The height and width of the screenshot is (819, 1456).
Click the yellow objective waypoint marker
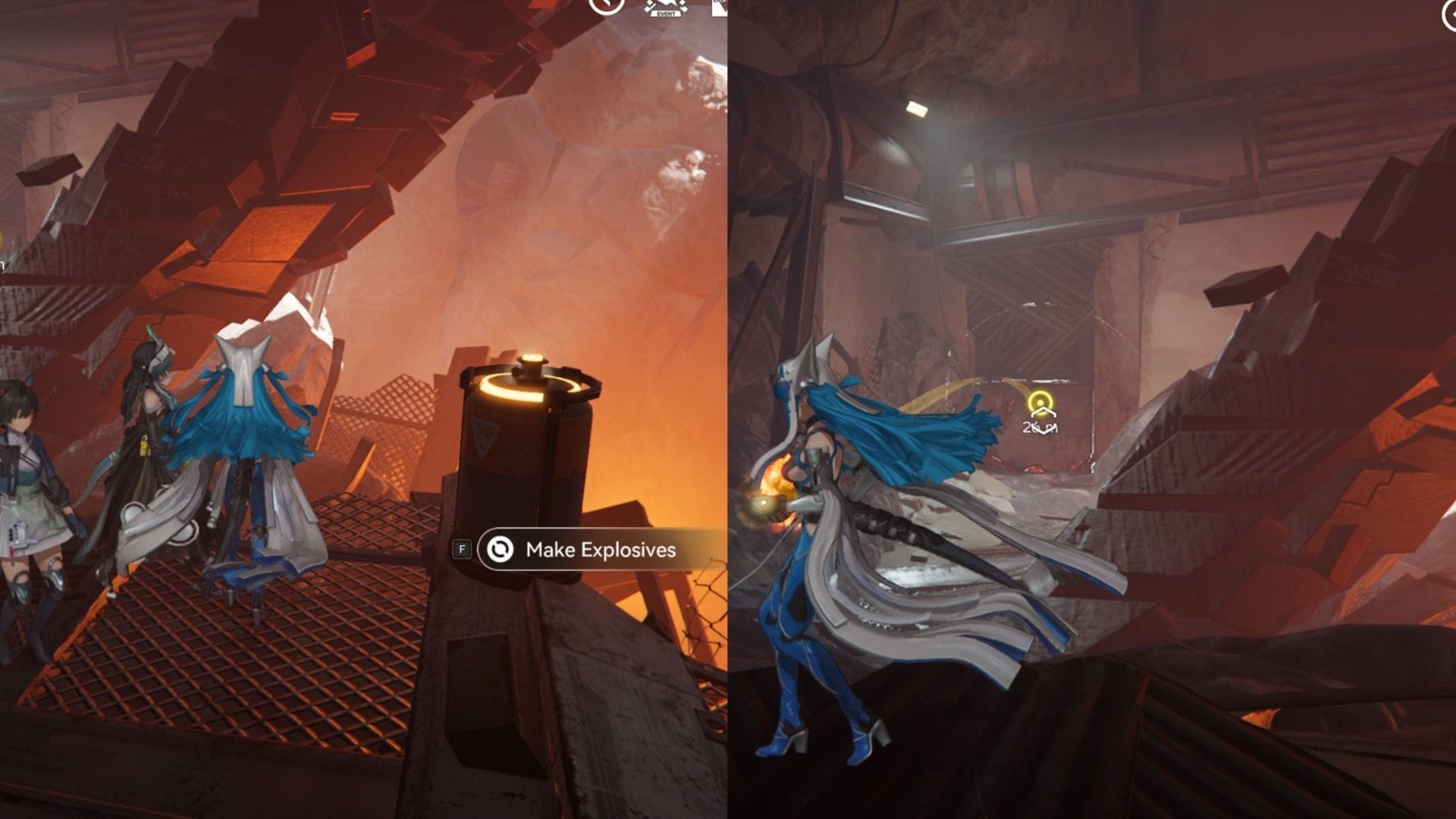click(x=1040, y=402)
